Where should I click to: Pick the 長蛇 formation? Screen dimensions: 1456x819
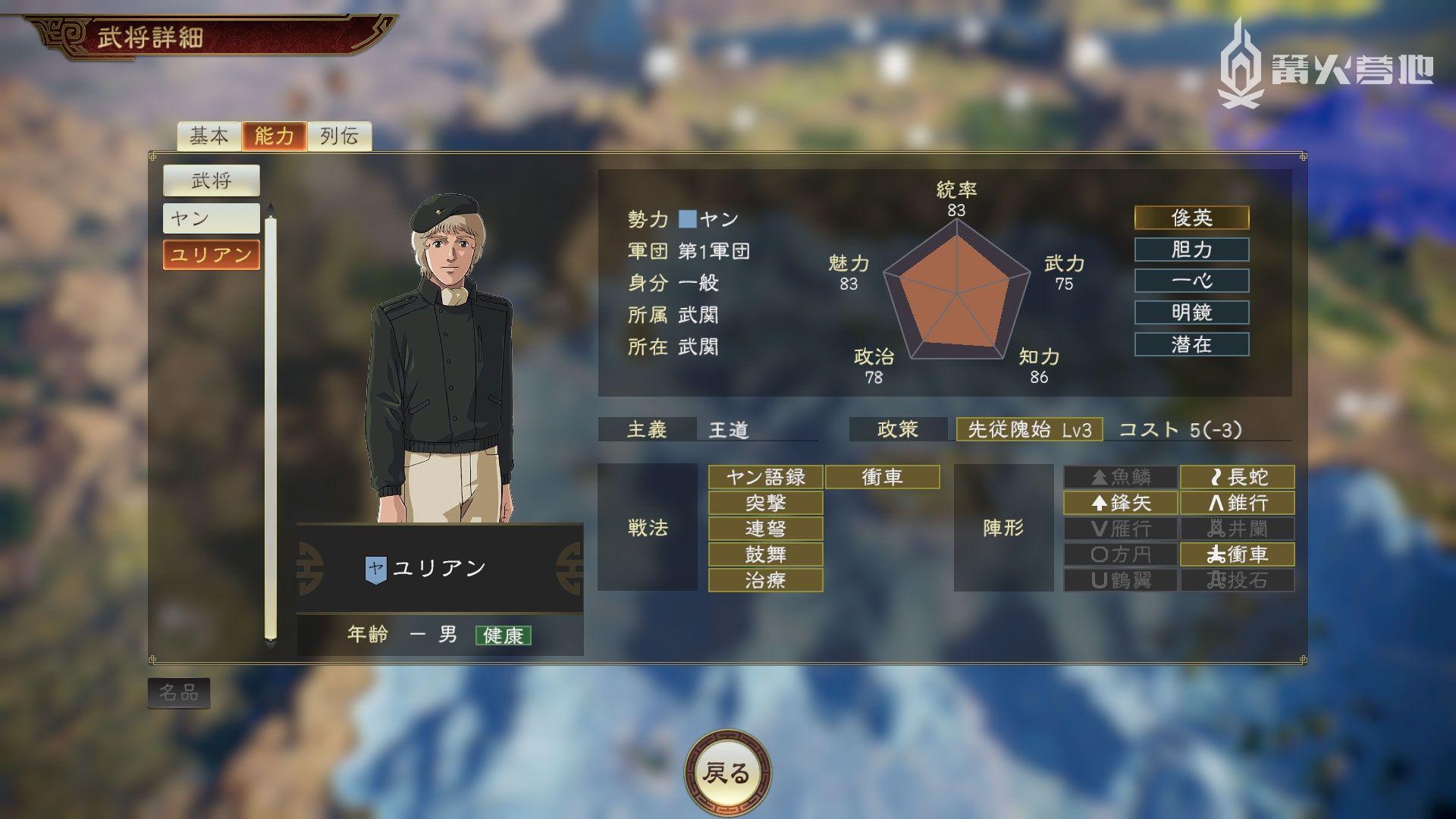(1237, 477)
